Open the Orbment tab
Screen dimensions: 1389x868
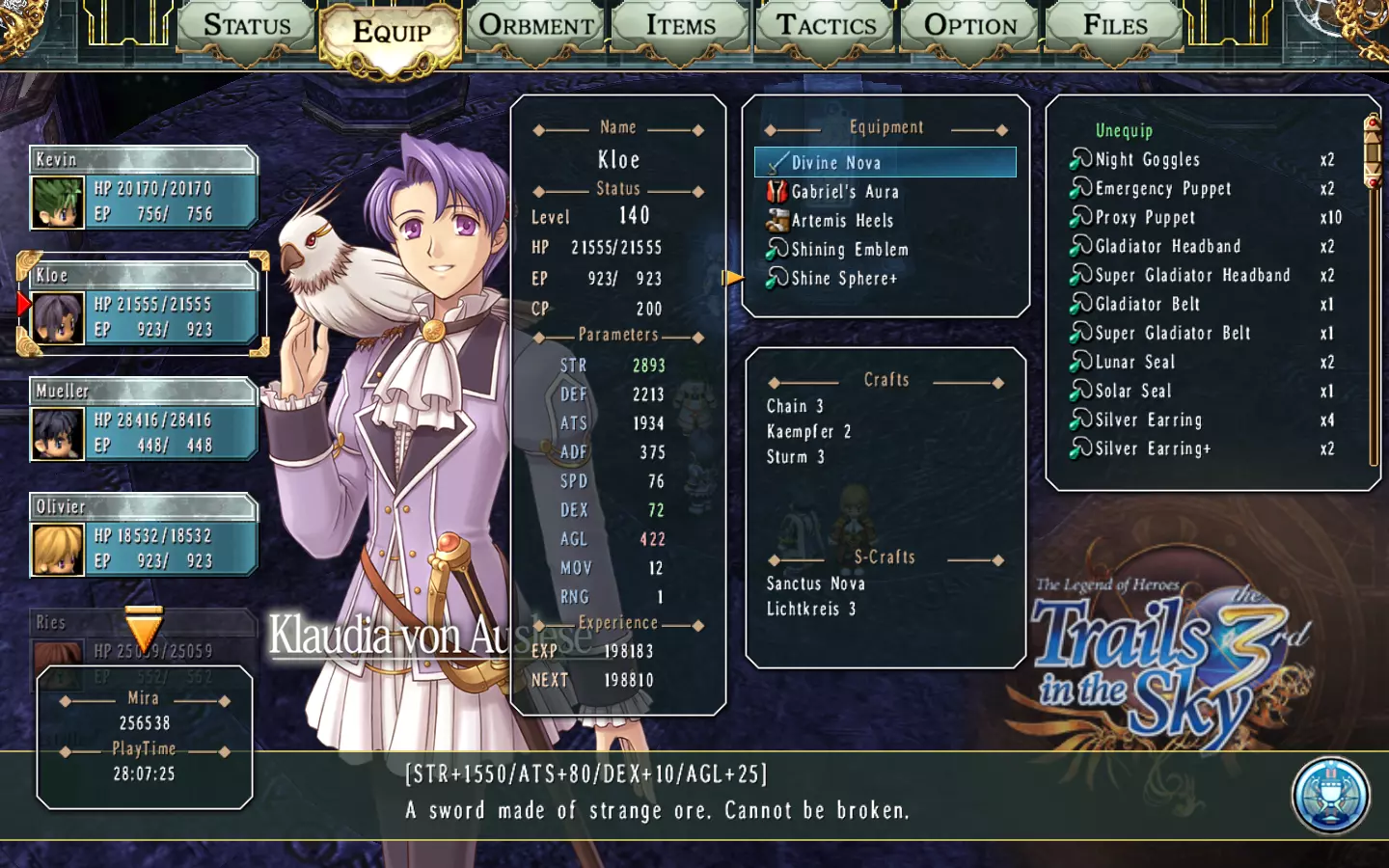pos(536,27)
